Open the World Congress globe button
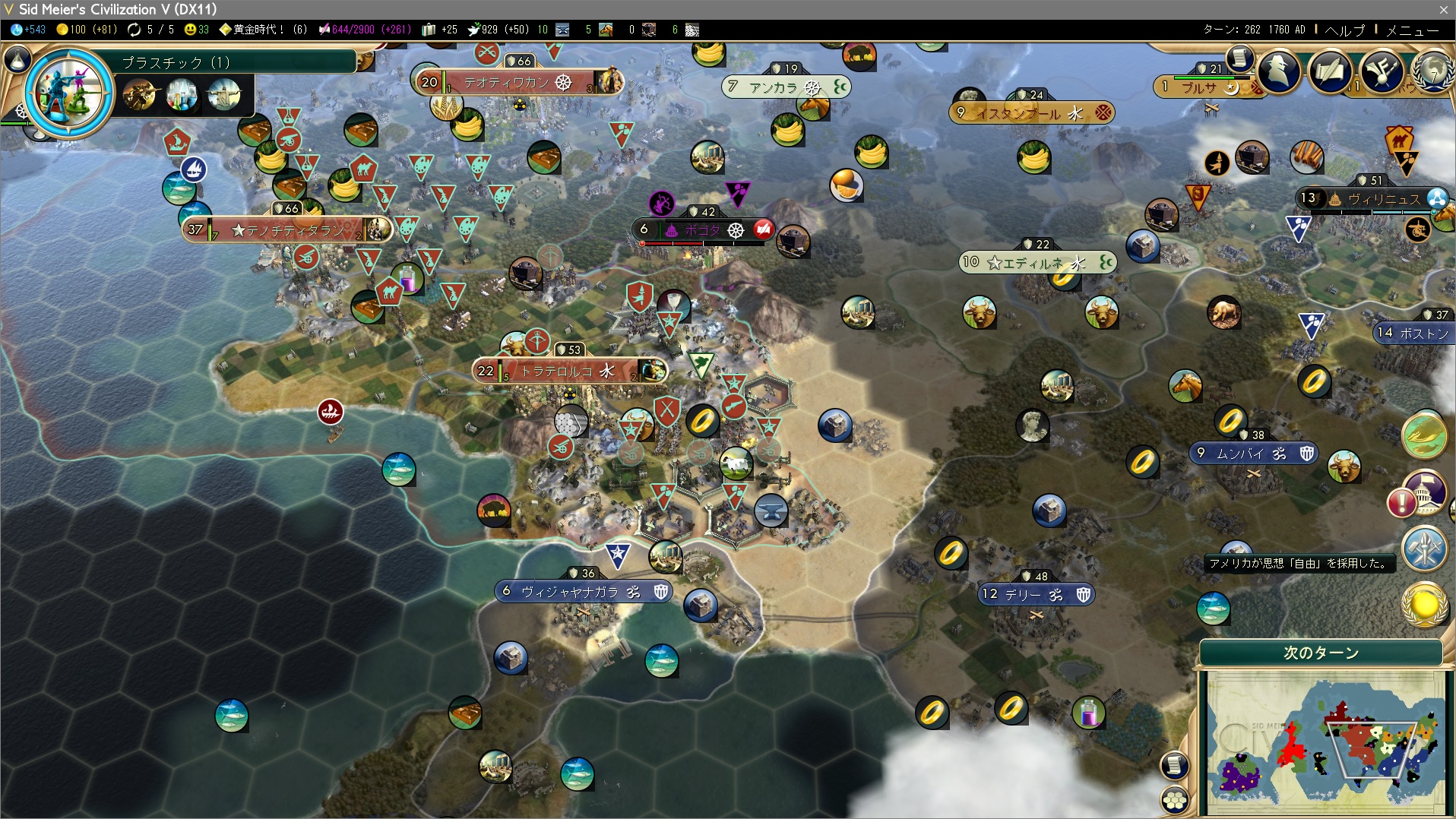The height and width of the screenshot is (819, 1456). 1433,71
